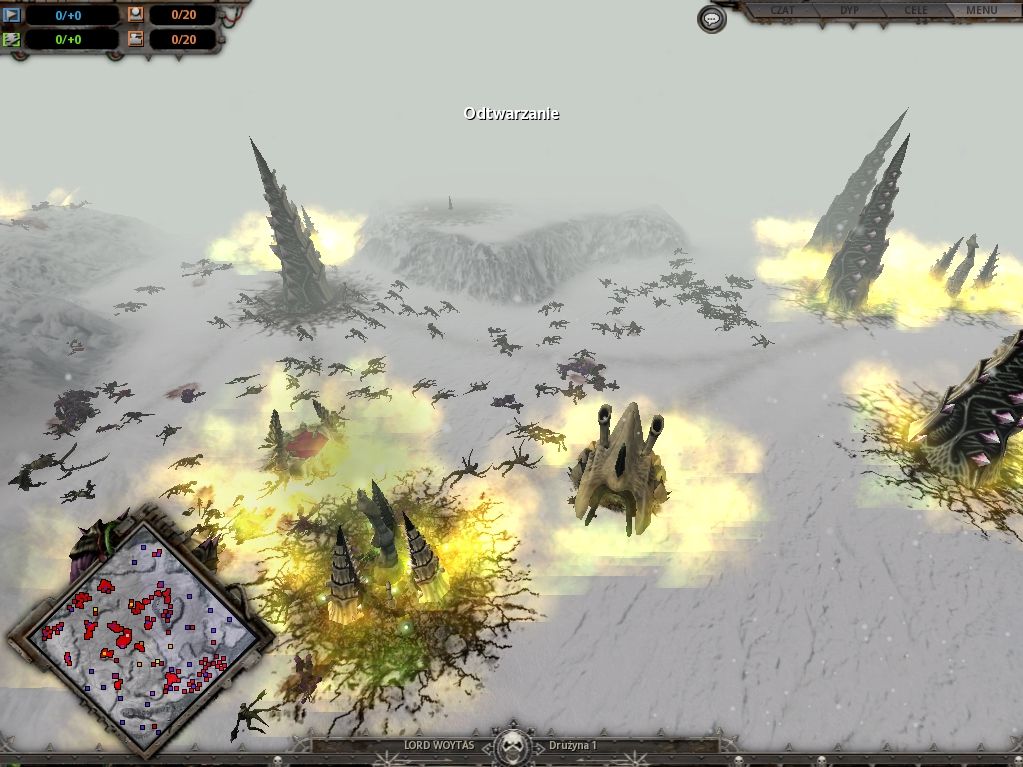Click the speech bubble chat icon
This screenshot has height=767, width=1023.
(x=711, y=19)
